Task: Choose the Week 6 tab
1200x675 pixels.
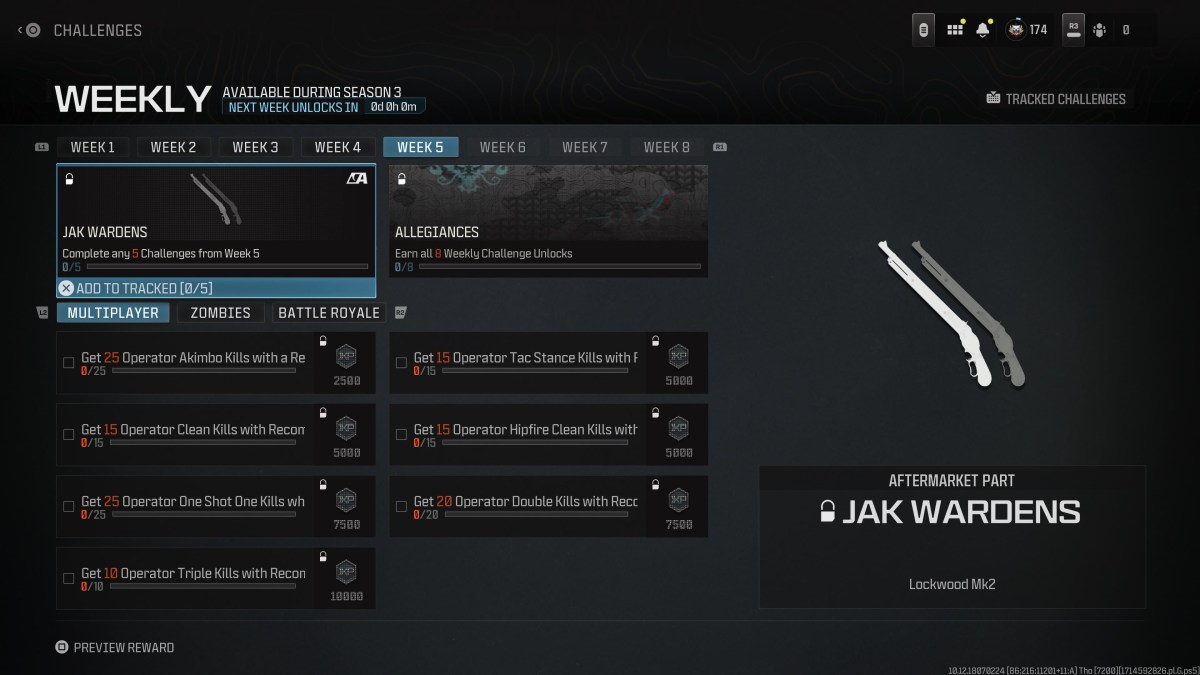Action: tap(502, 147)
